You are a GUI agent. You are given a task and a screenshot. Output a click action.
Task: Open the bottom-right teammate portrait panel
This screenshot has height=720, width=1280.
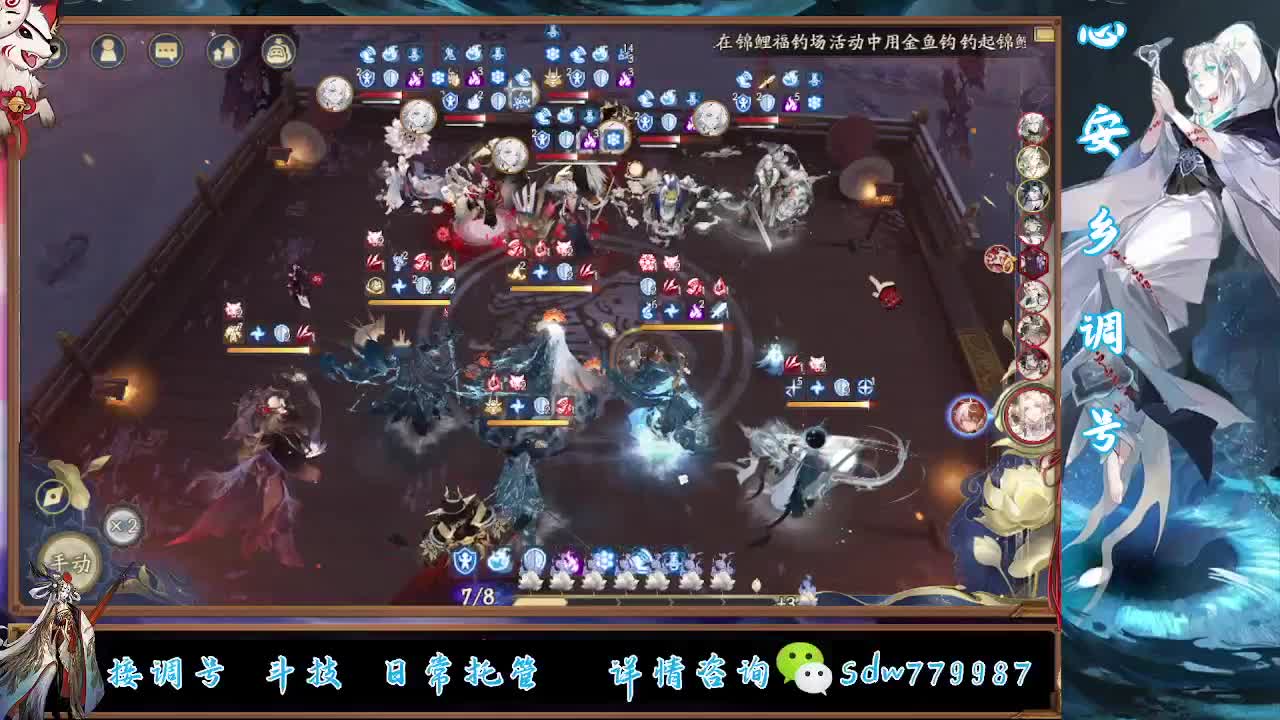[1031, 417]
